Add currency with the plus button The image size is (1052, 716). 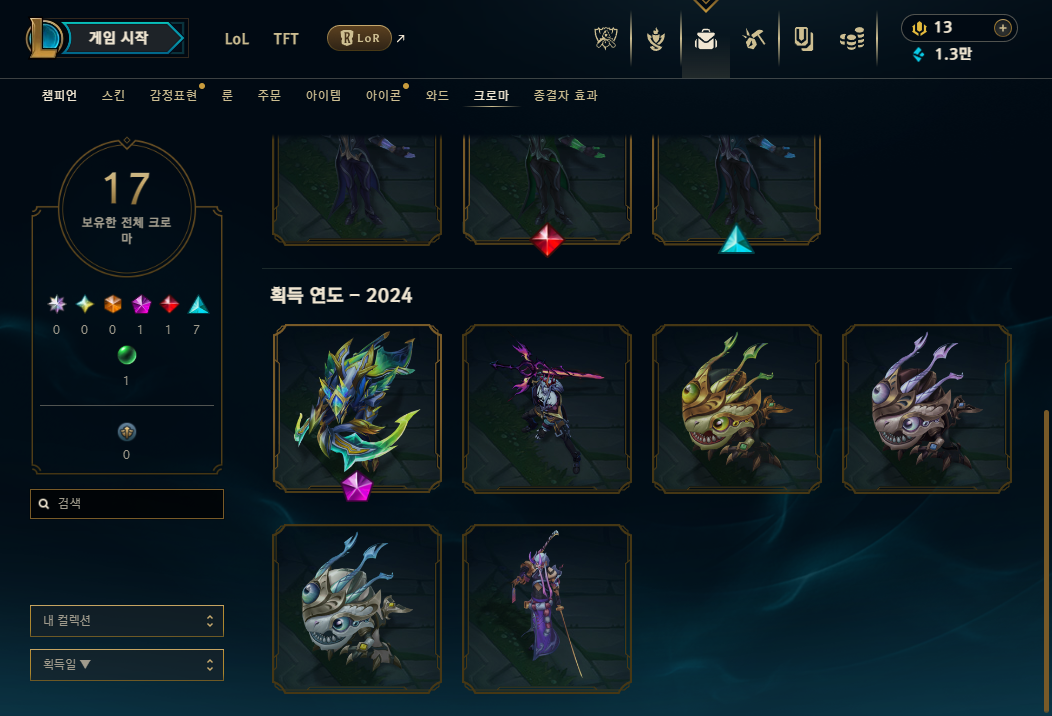click(1002, 28)
